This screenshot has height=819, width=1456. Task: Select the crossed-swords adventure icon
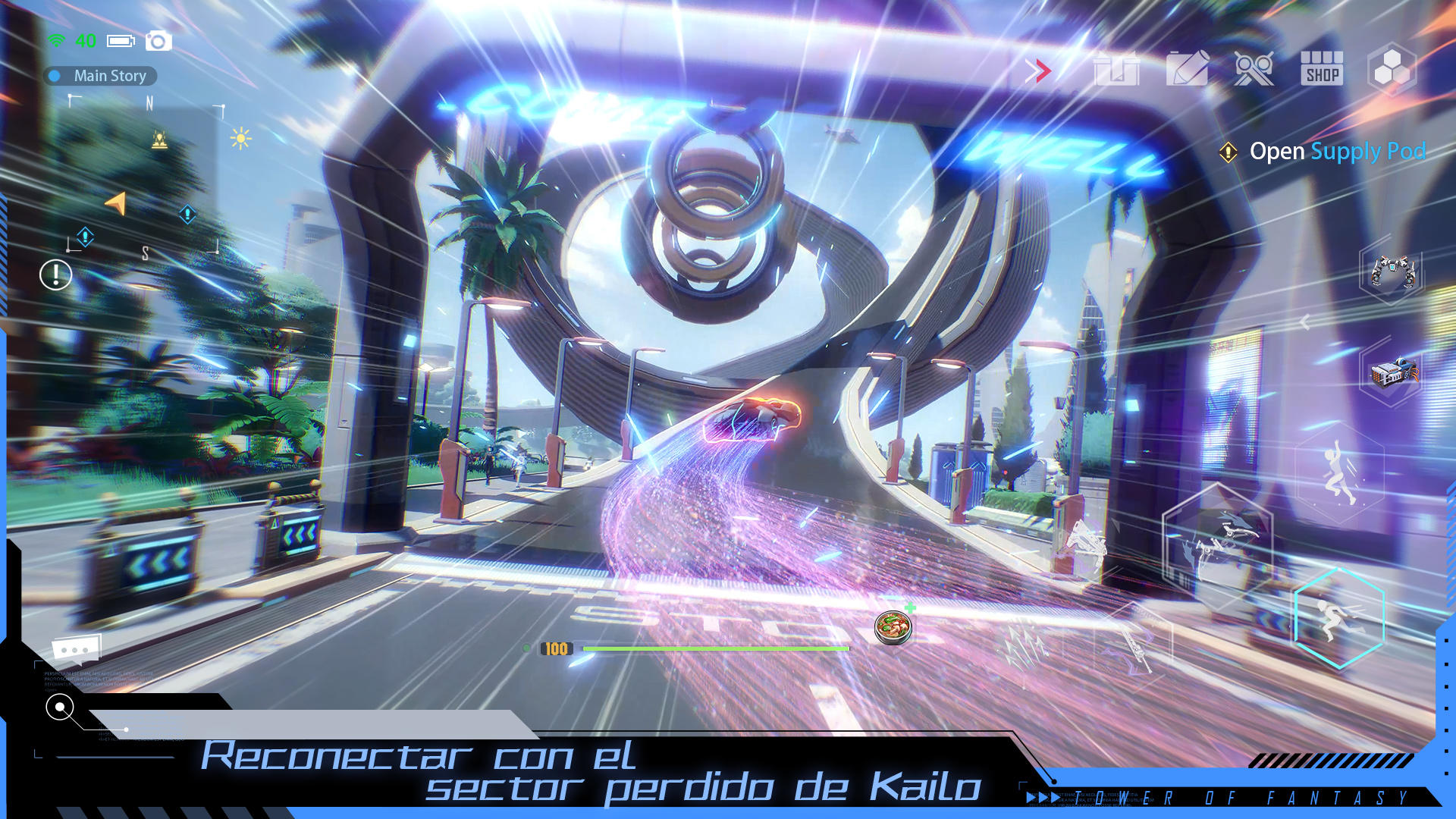click(x=1253, y=70)
